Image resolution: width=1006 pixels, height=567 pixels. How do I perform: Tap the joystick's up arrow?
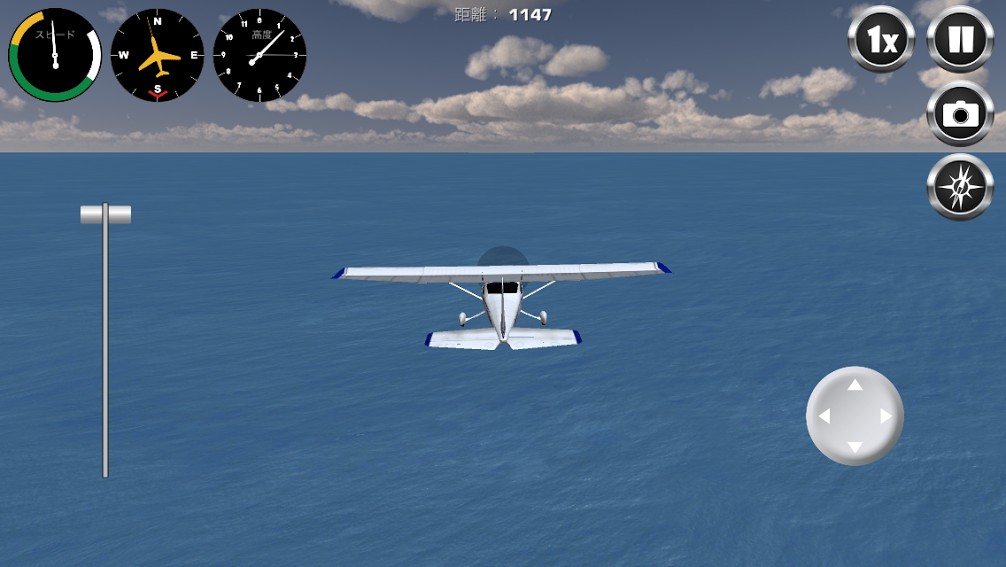(x=855, y=385)
